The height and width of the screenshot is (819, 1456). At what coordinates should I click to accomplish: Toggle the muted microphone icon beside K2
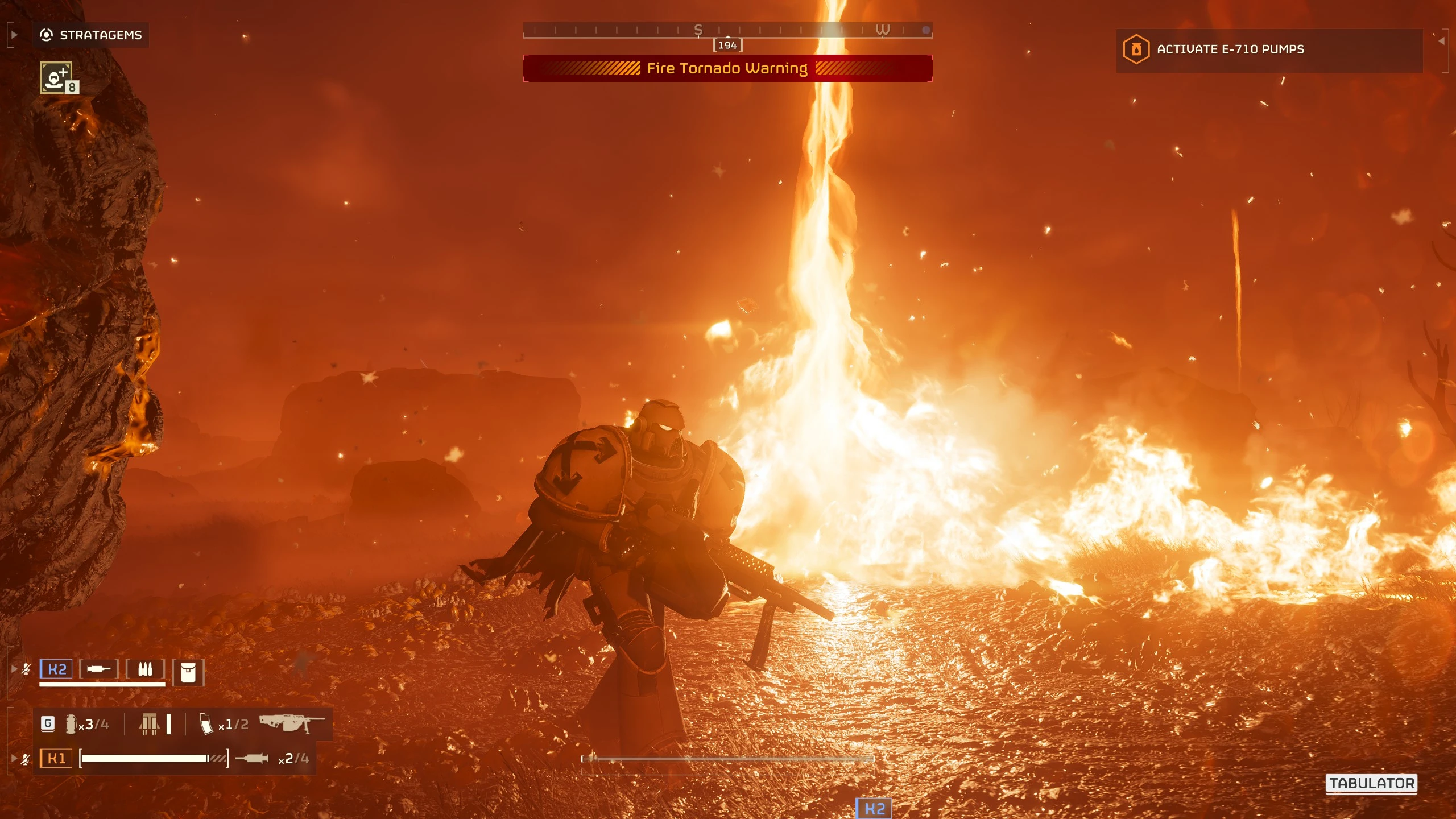pos(26,669)
